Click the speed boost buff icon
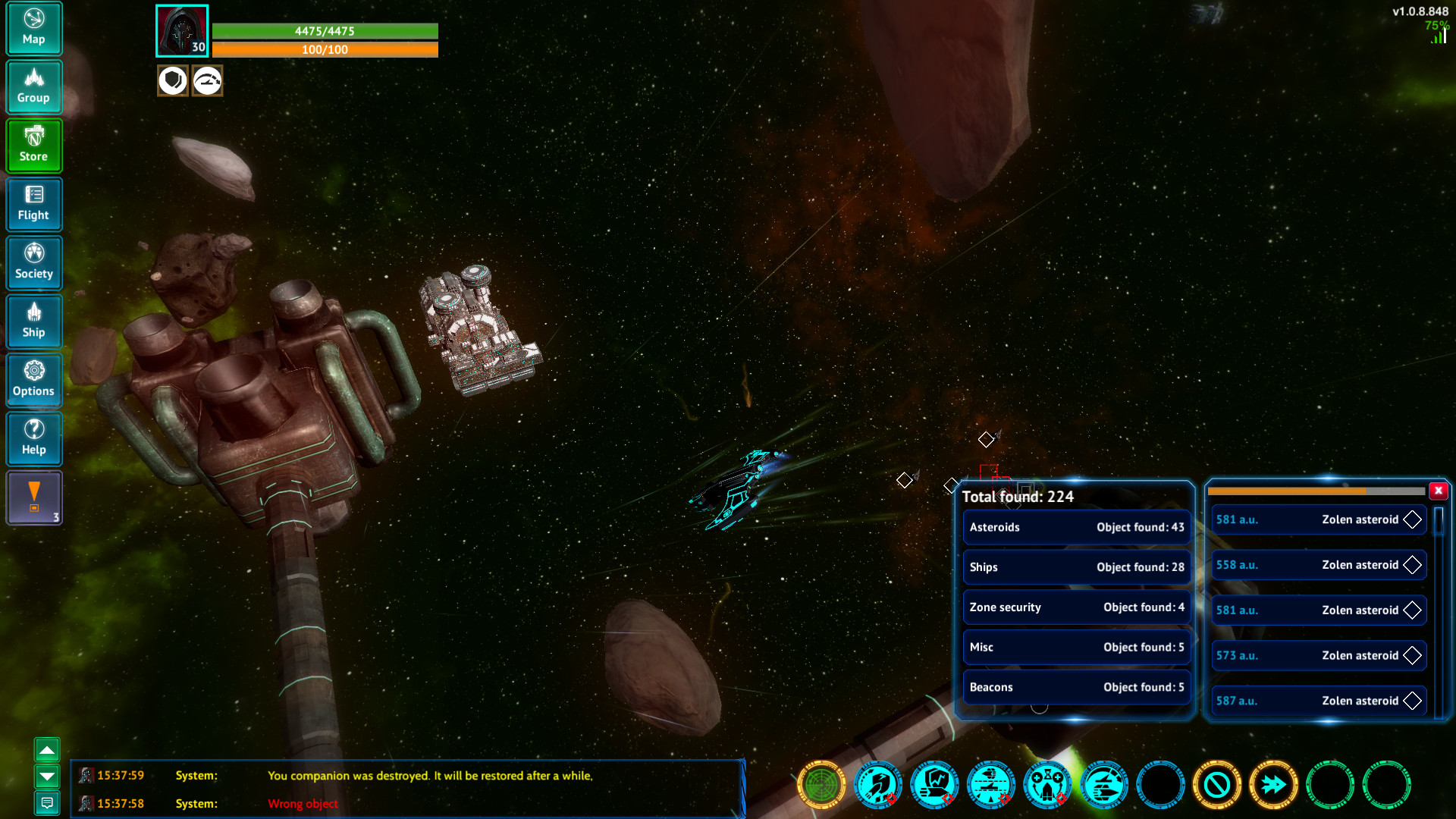The width and height of the screenshot is (1456, 819). 206,80
